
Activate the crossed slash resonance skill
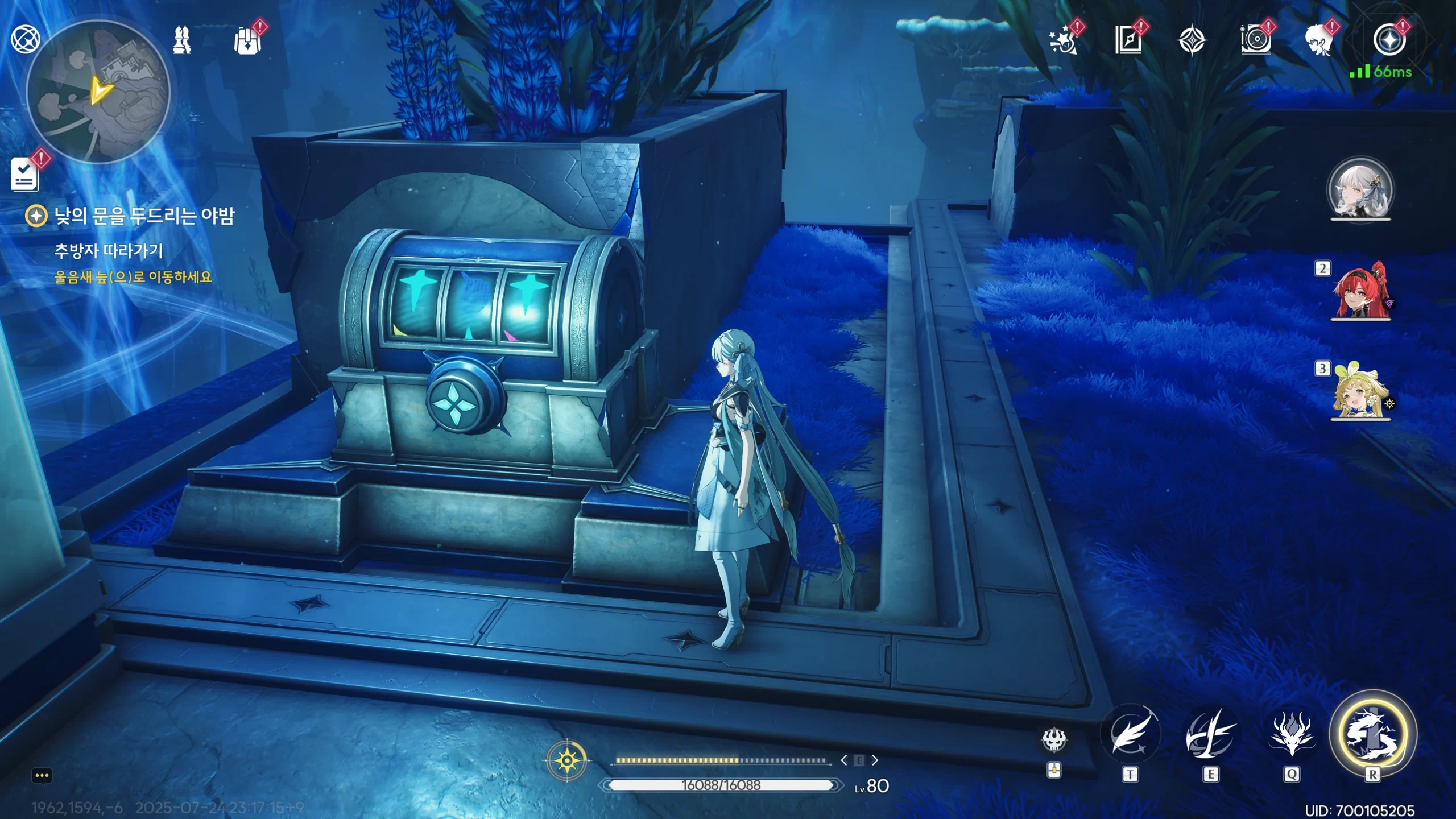pyautogui.click(x=1211, y=735)
